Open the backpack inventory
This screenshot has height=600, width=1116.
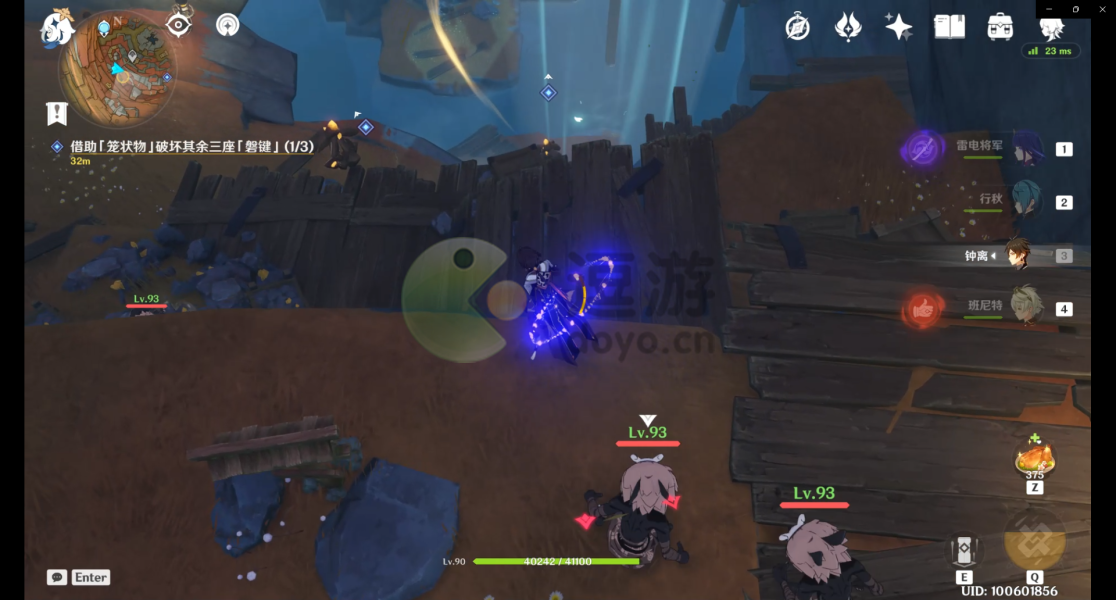pos(999,27)
